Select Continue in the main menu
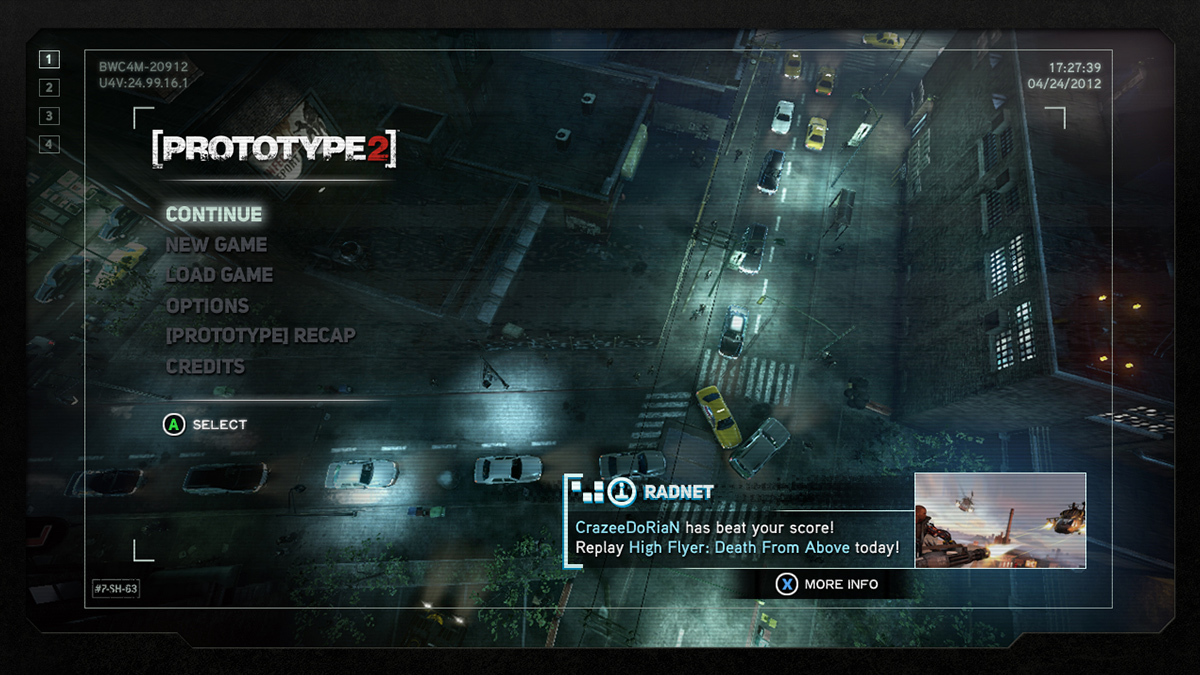Screen dimensions: 1200x675 [x=214, y=214]
